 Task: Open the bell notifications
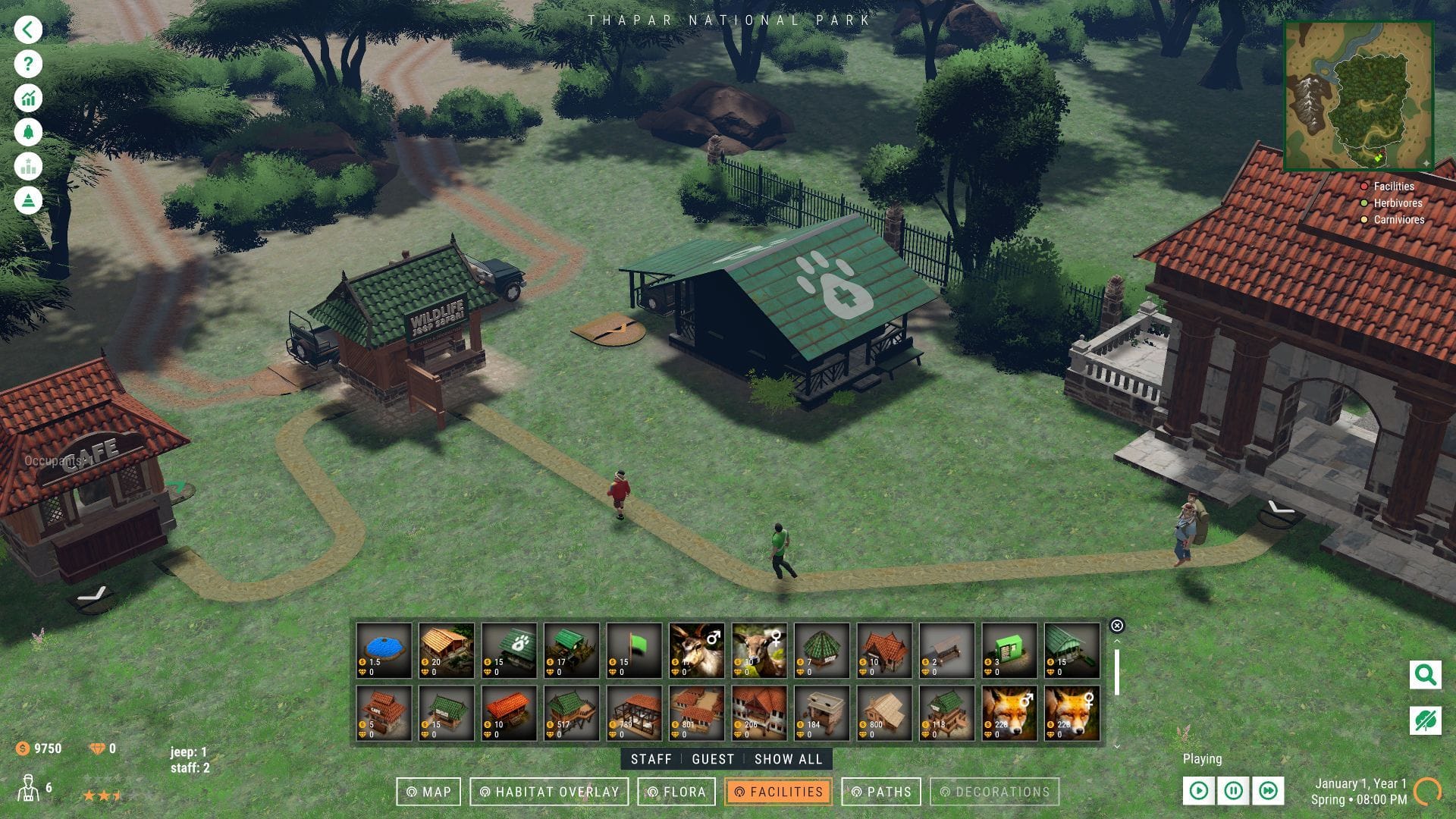(x=28, y=133)
